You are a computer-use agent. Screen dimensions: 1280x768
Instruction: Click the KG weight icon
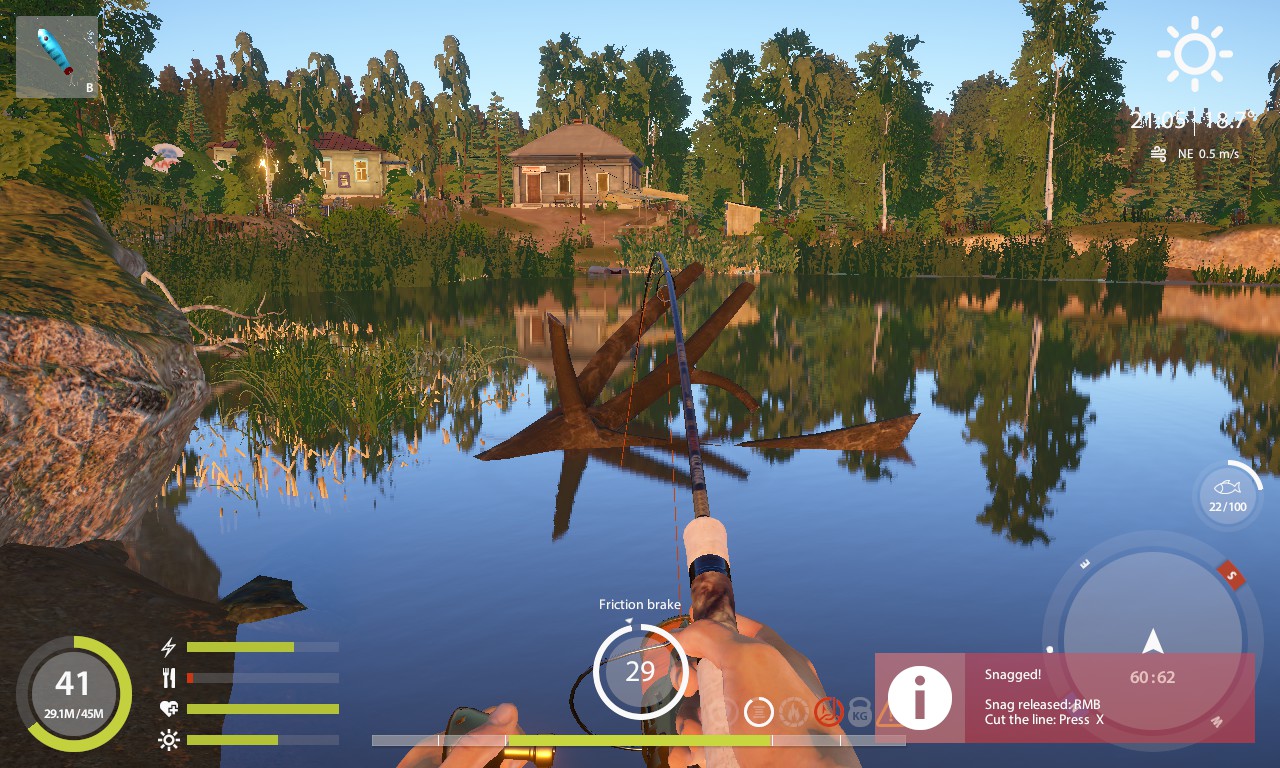tap(859, 712)
